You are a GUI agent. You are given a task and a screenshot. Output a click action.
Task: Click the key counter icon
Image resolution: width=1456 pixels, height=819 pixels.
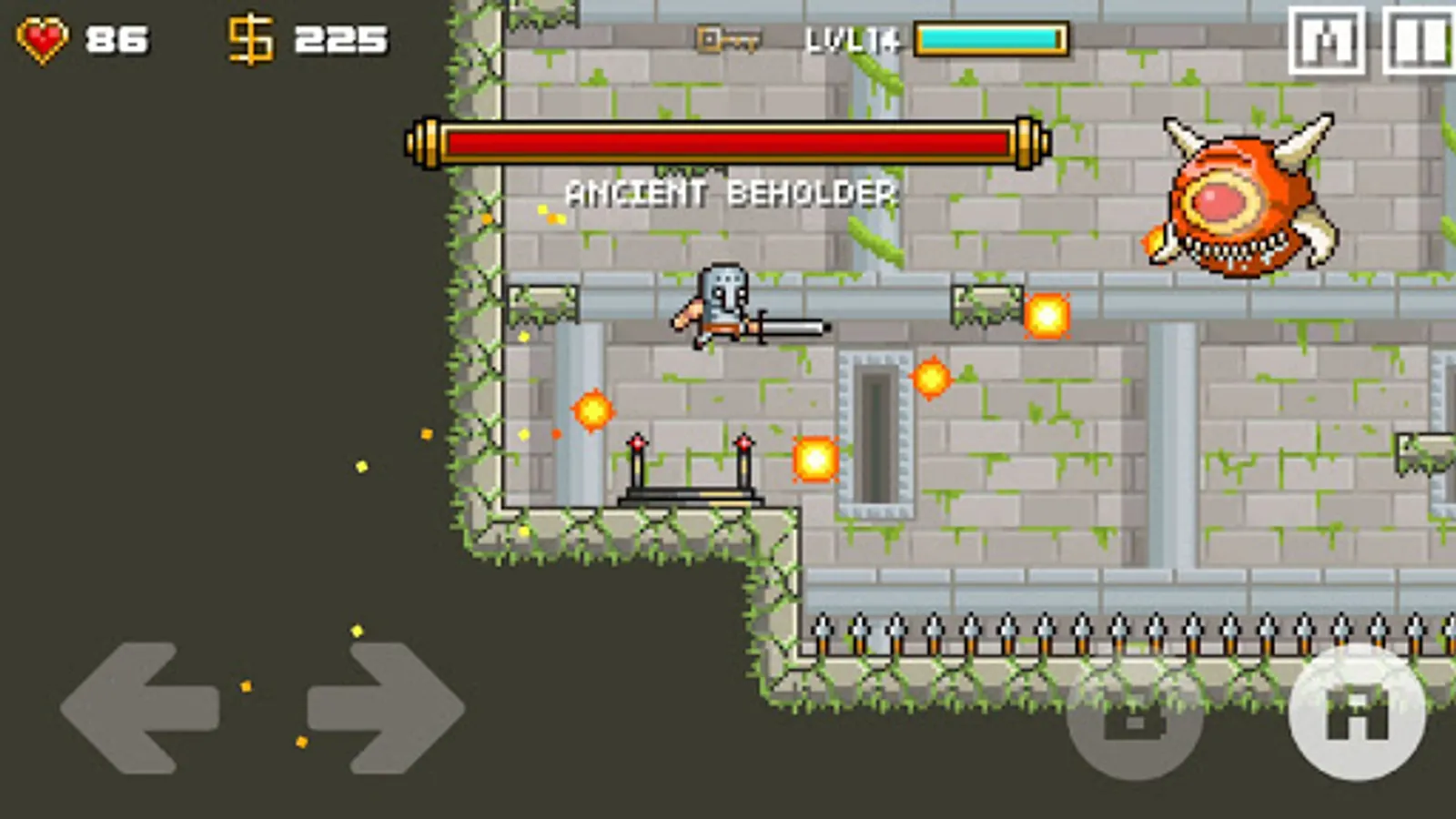coord(728,38)
